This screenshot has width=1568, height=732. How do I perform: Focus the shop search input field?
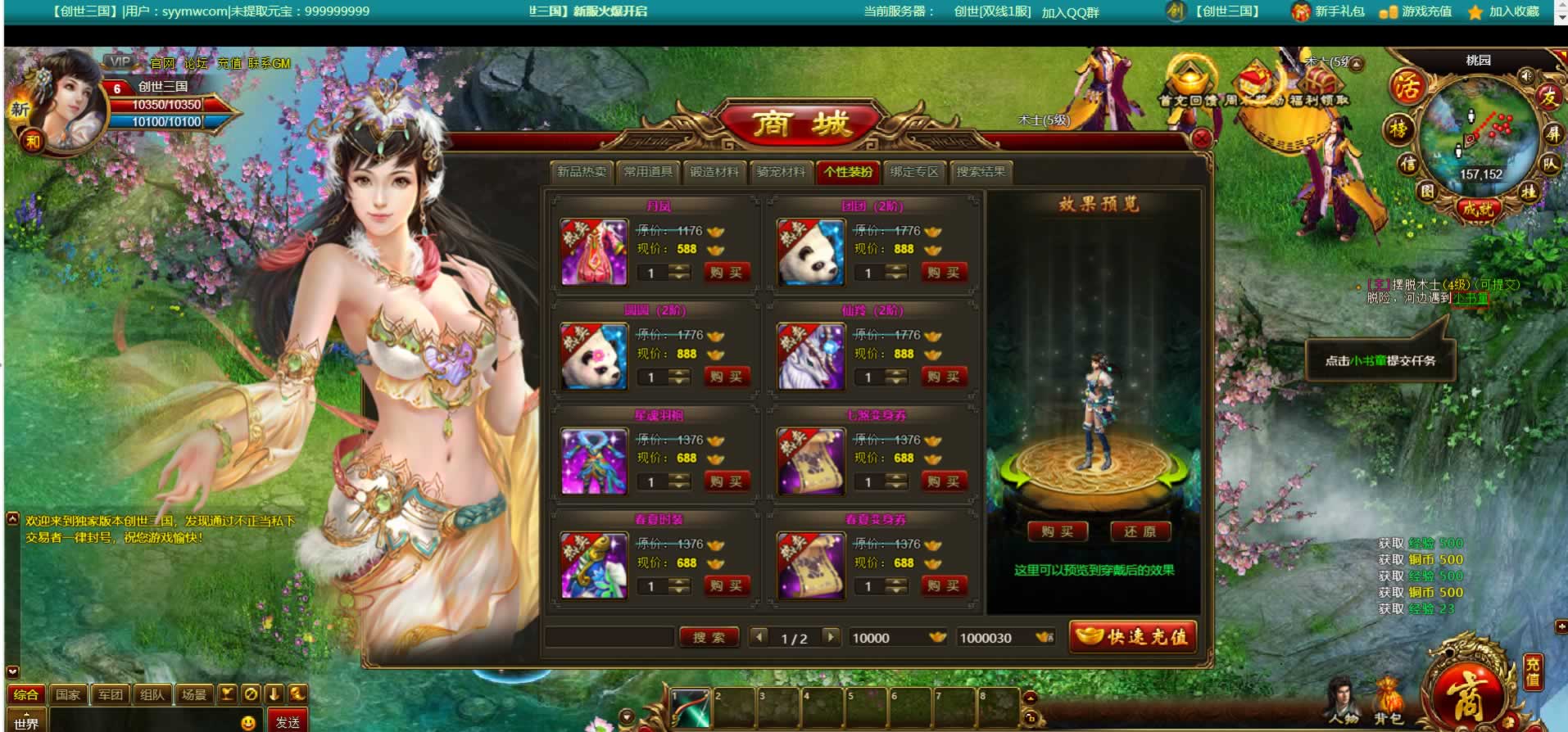pos(609,637)
